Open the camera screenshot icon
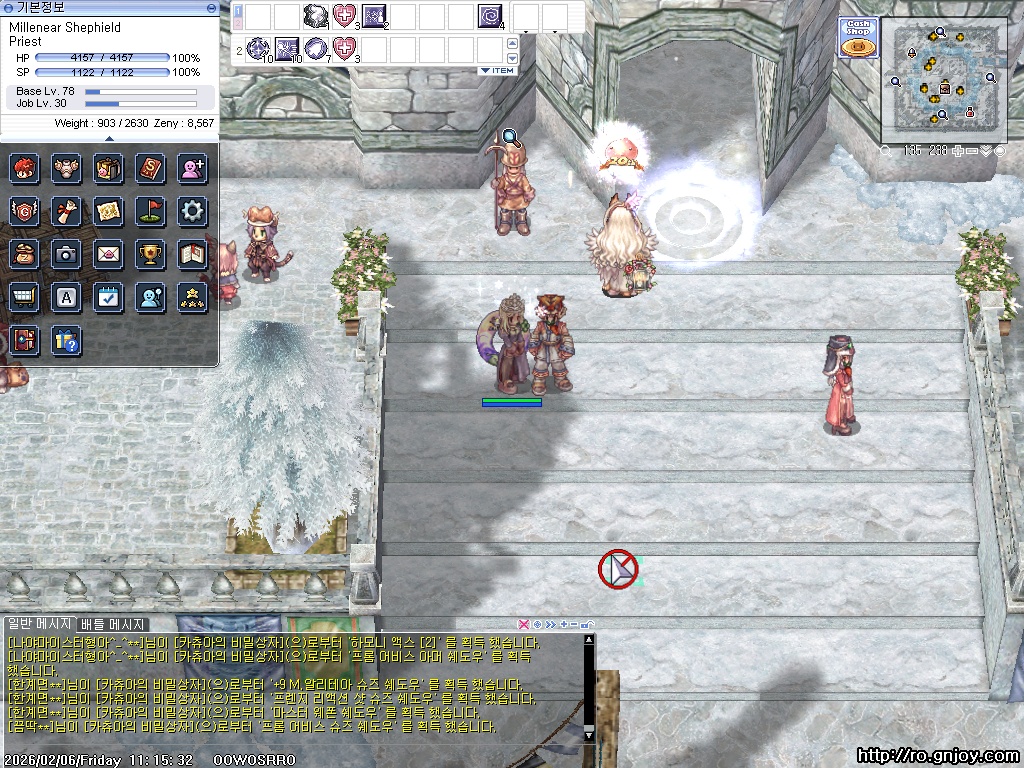The image size is (1024, 768). [x=66, y=254]
